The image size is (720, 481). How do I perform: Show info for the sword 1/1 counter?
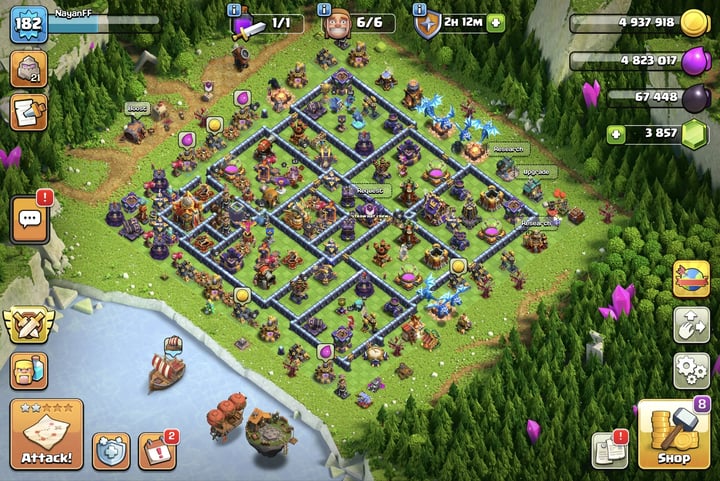click(x=234, y=9)
